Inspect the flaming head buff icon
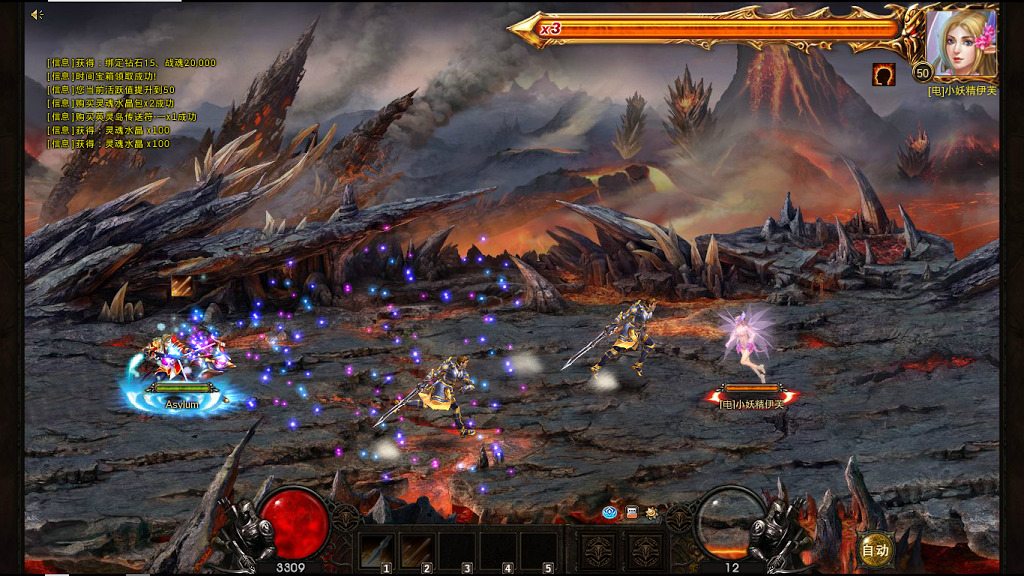 tap(883, 74)
